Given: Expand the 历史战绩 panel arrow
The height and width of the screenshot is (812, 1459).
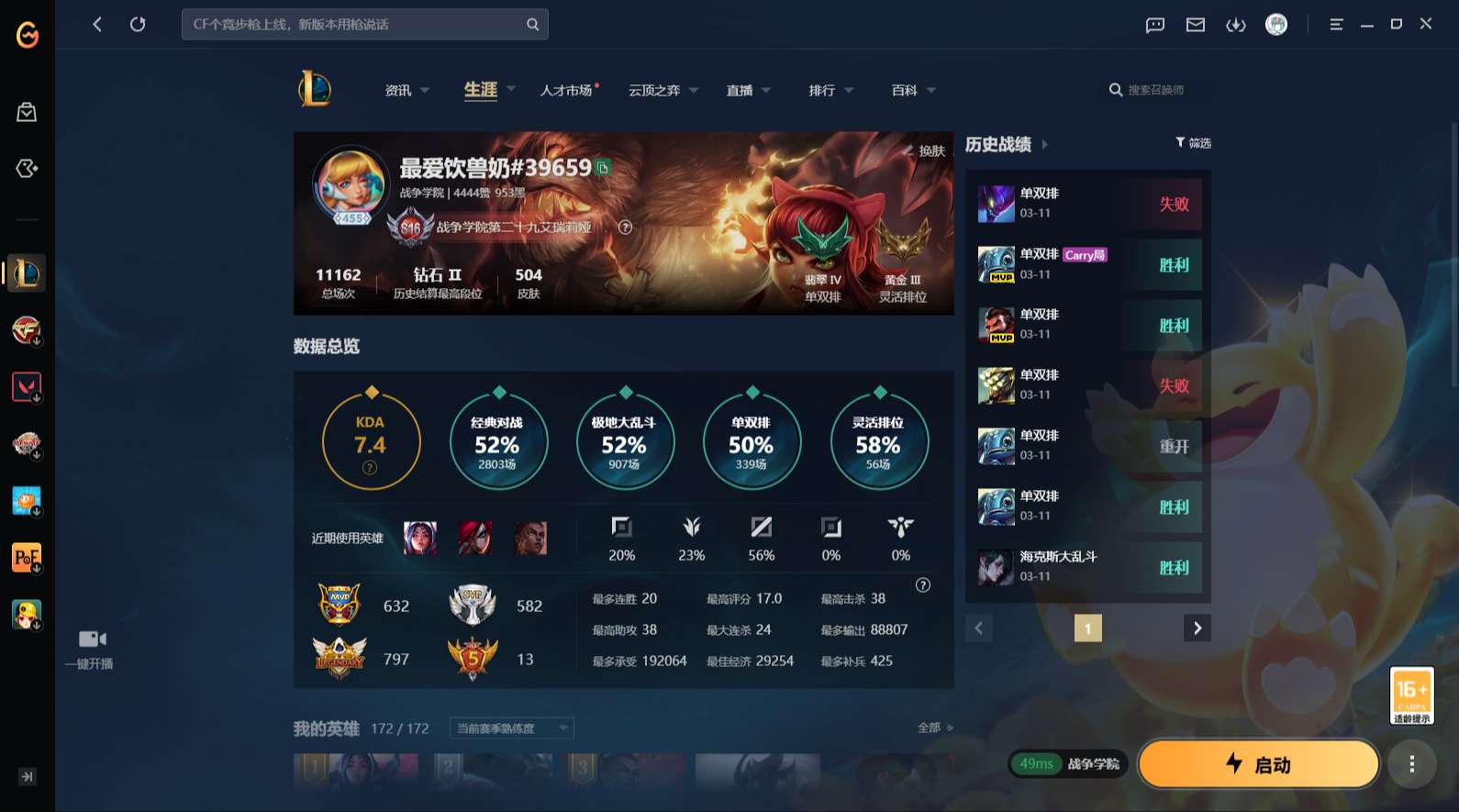Looking at the screenshot, I should (x=1046, y=145).
